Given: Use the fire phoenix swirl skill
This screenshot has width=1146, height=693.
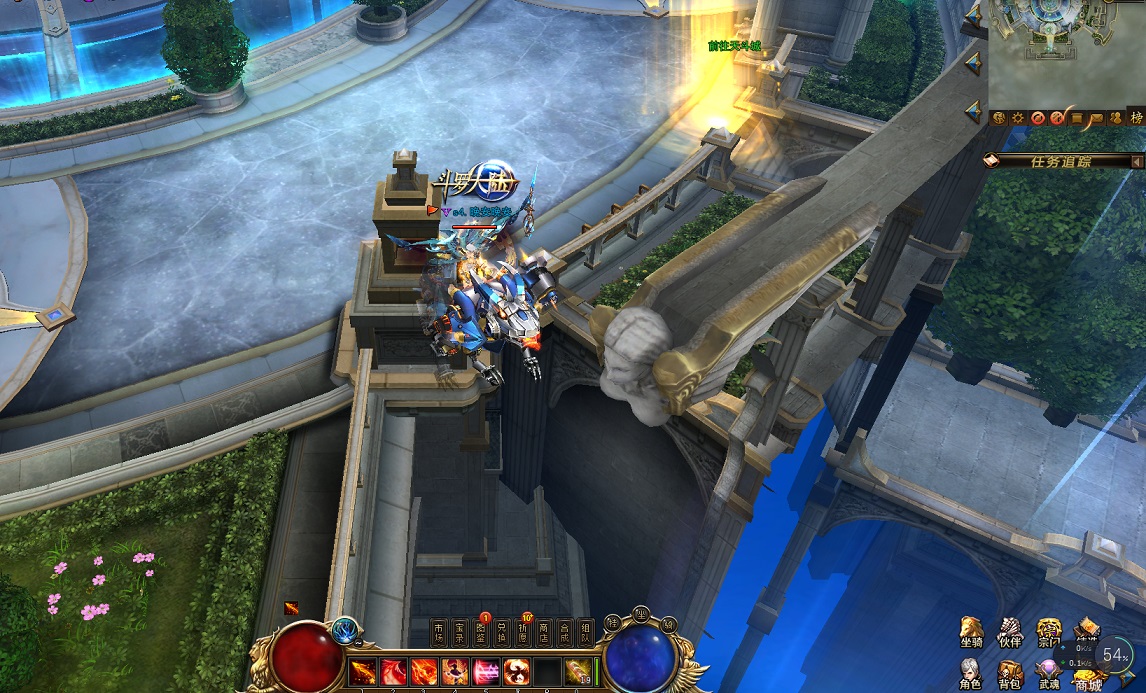Looking at the screenshot, I should pyautogui.click(x=517, y=671).
